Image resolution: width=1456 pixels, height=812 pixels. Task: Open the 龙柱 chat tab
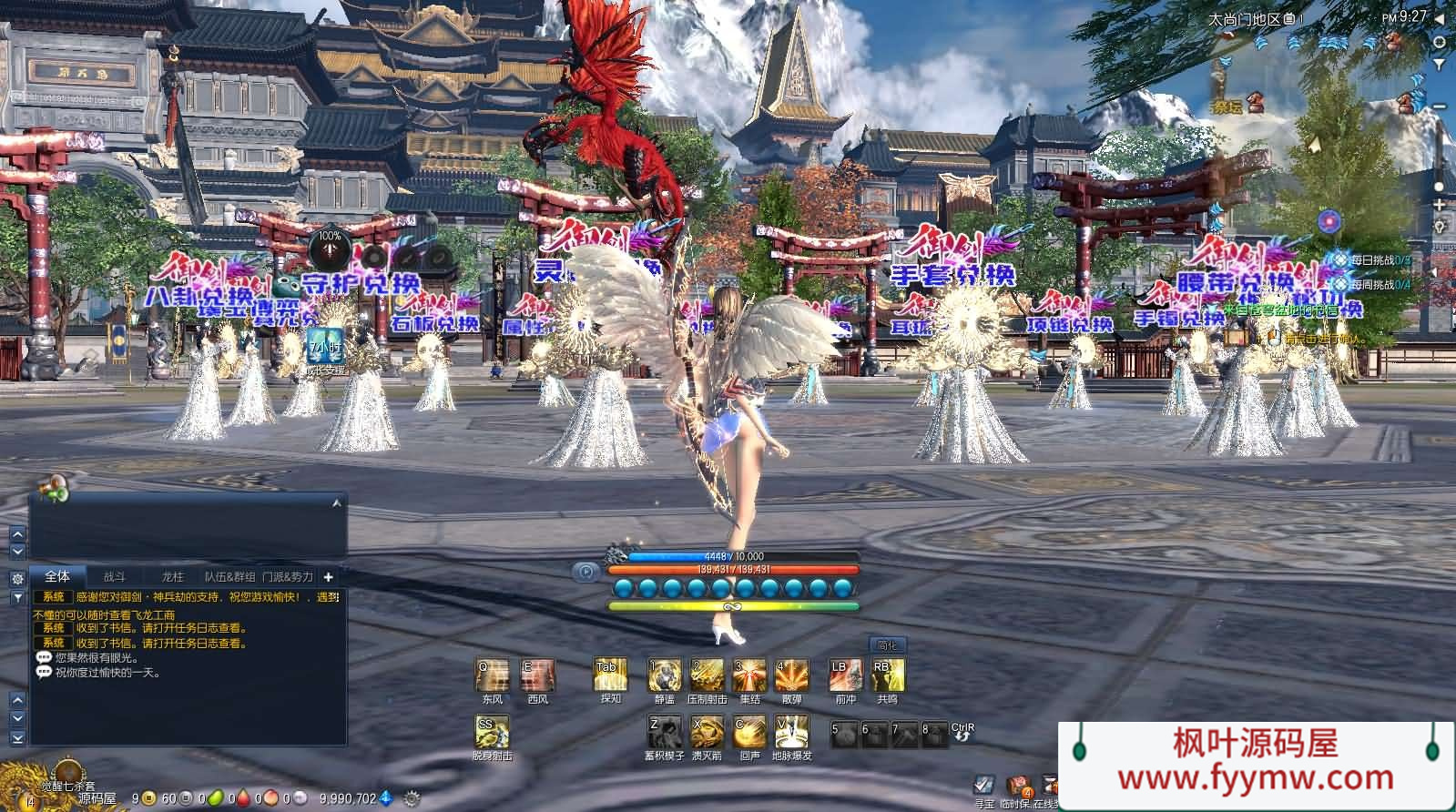pyautogui.click(x=173, y=576)
